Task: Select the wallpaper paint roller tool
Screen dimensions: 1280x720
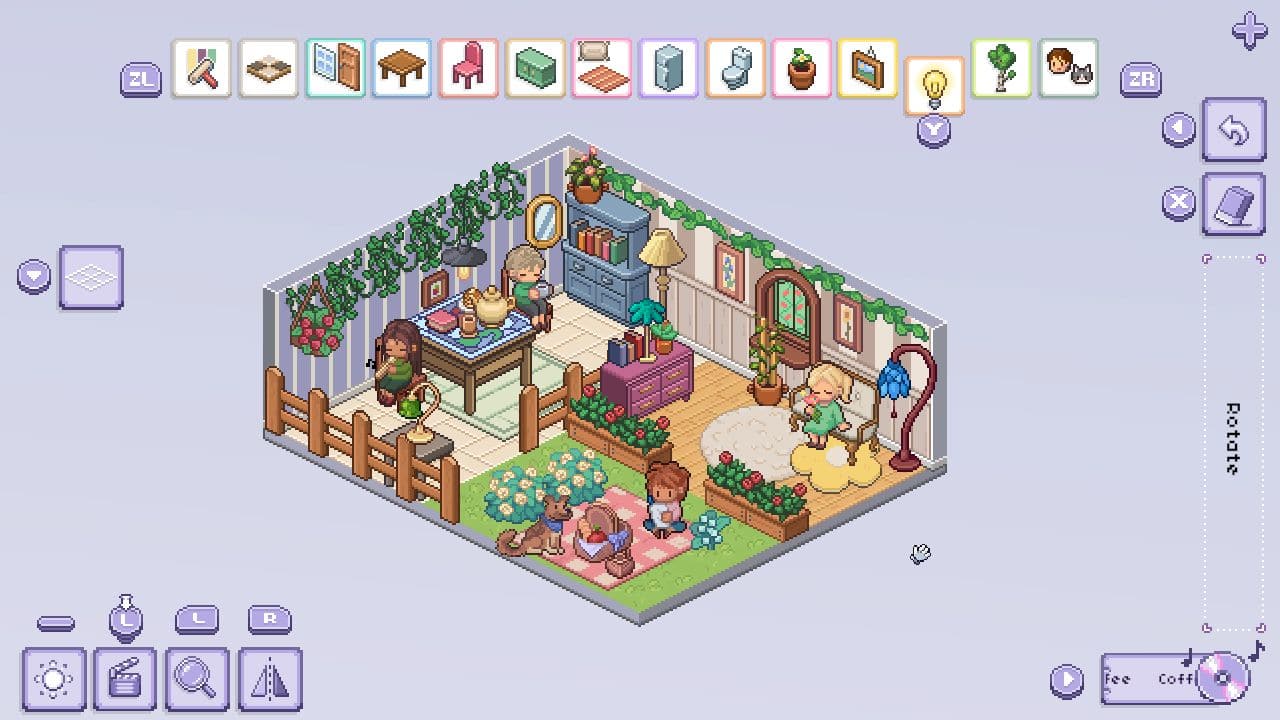Action: (199, 70)
